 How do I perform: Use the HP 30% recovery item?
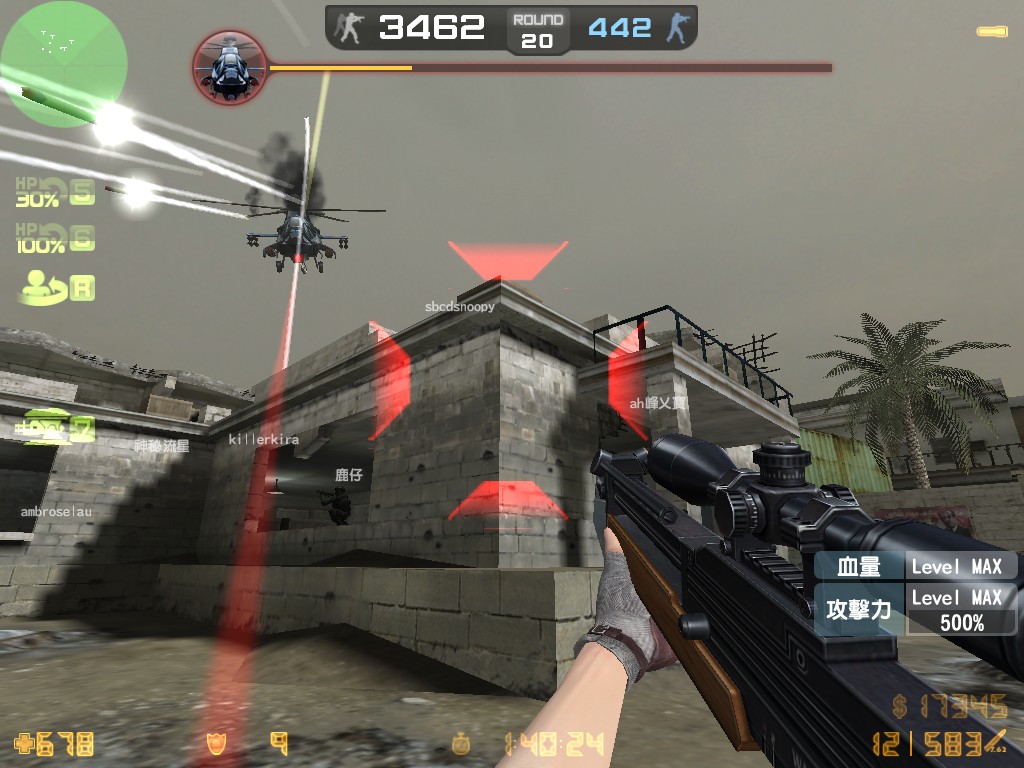pos(55,192)
